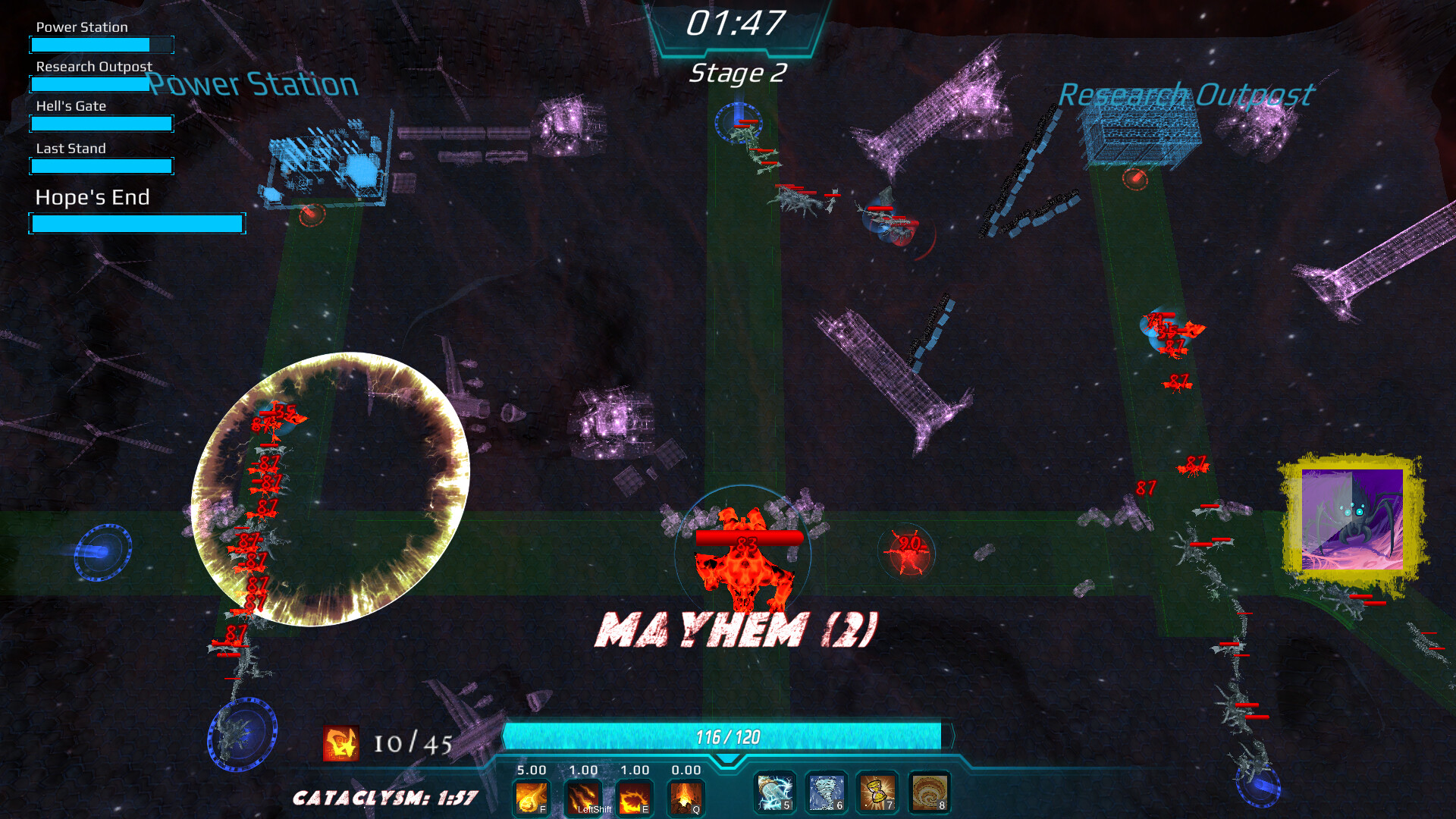Expand the chevron above the health bar
Image resolution: width=1456 pixels, height=819 pixels.
coord(726,758)
